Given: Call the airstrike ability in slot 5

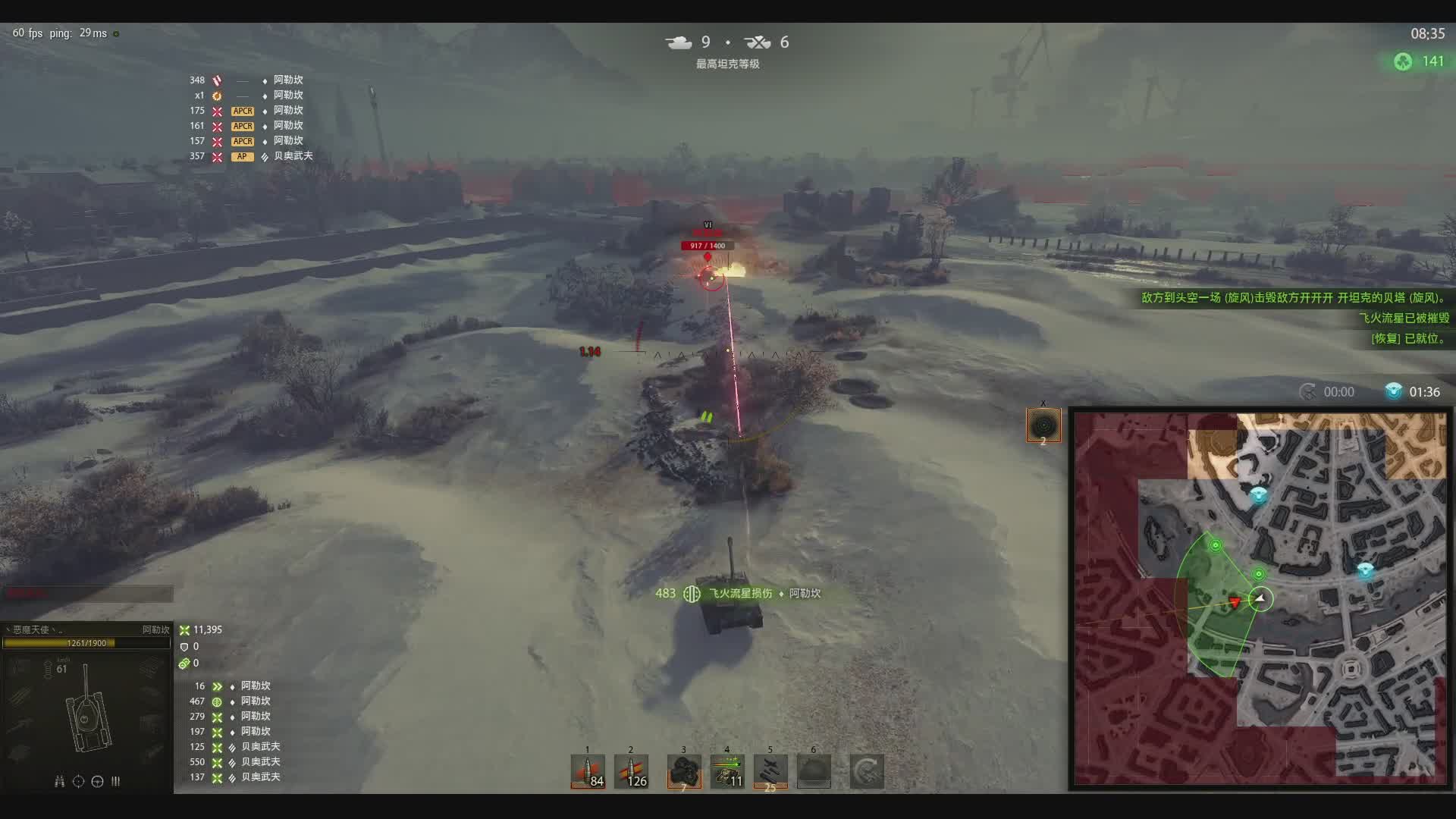Looking at the screenshot, I should [x=770, y=772].
